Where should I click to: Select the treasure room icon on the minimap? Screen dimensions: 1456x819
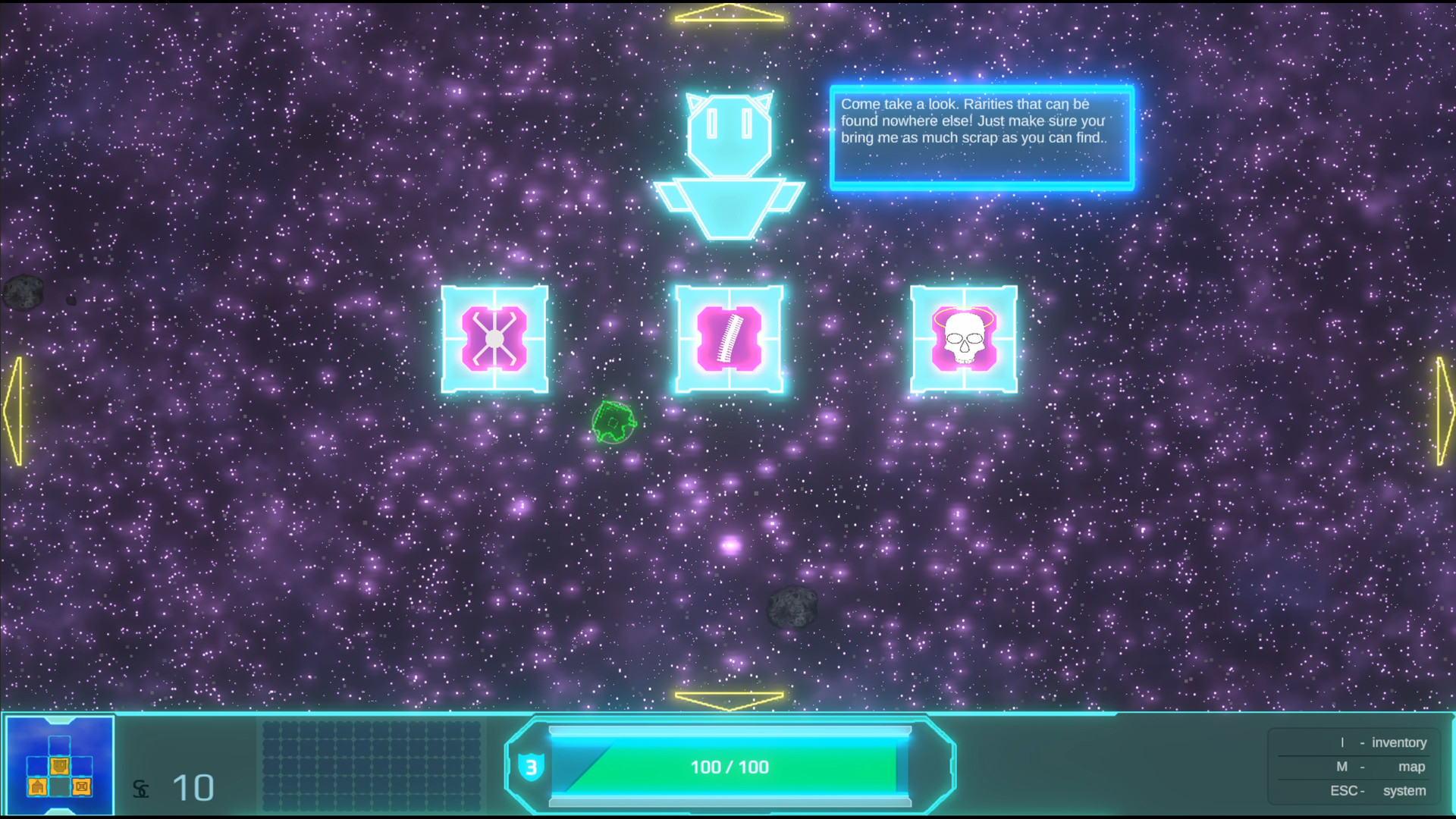82,787
